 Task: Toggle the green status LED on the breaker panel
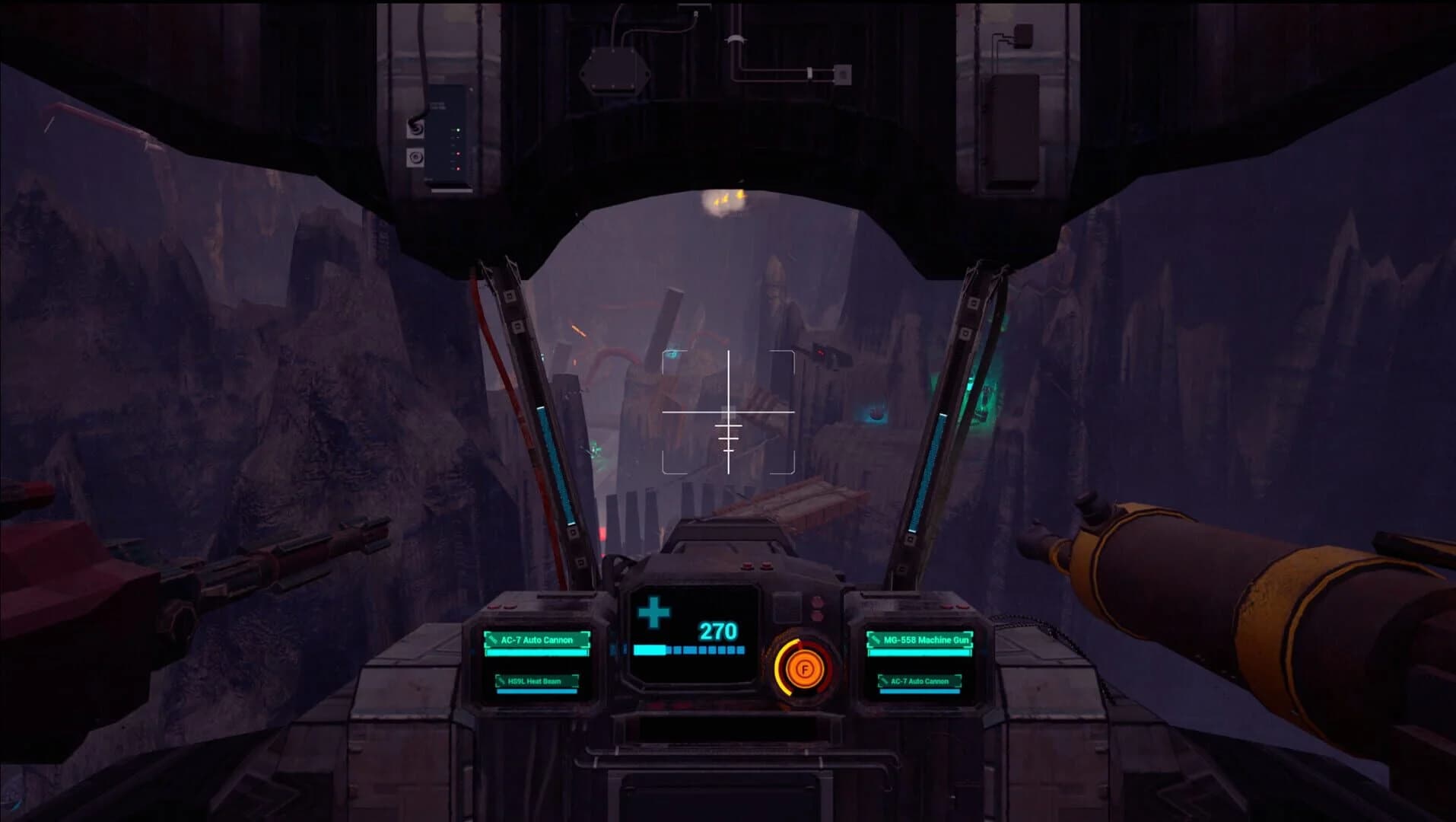[x=458, y=130]
